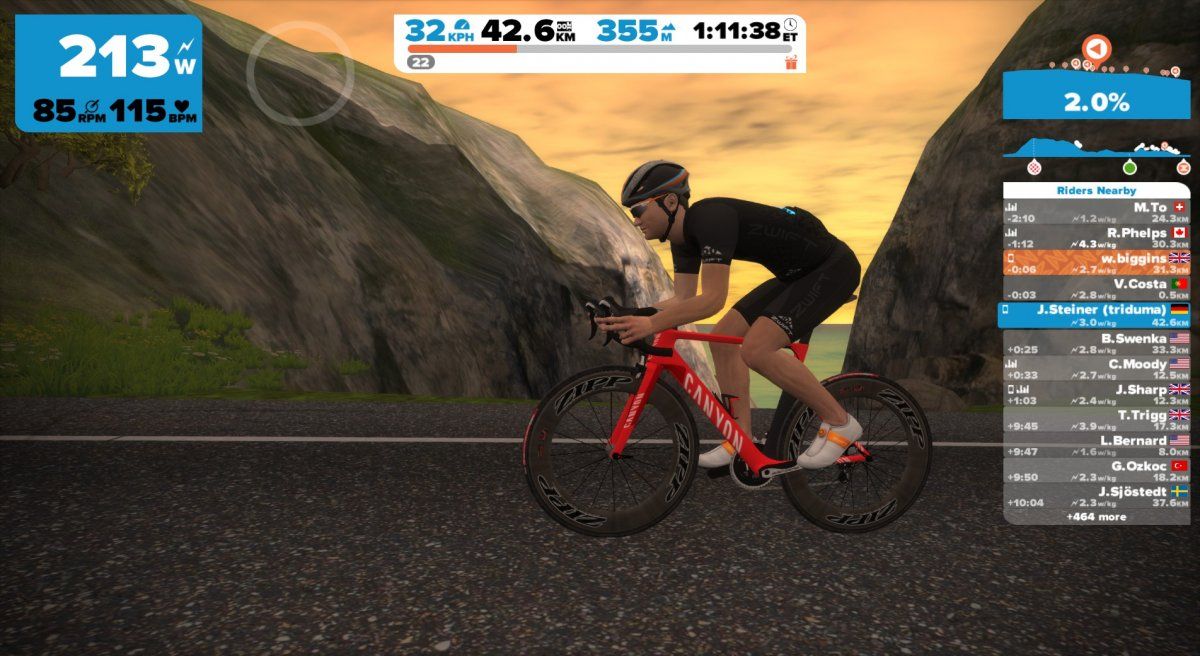
Task: Select T.Trigg from the nearby riders
Action: [x=1096, y=420]
